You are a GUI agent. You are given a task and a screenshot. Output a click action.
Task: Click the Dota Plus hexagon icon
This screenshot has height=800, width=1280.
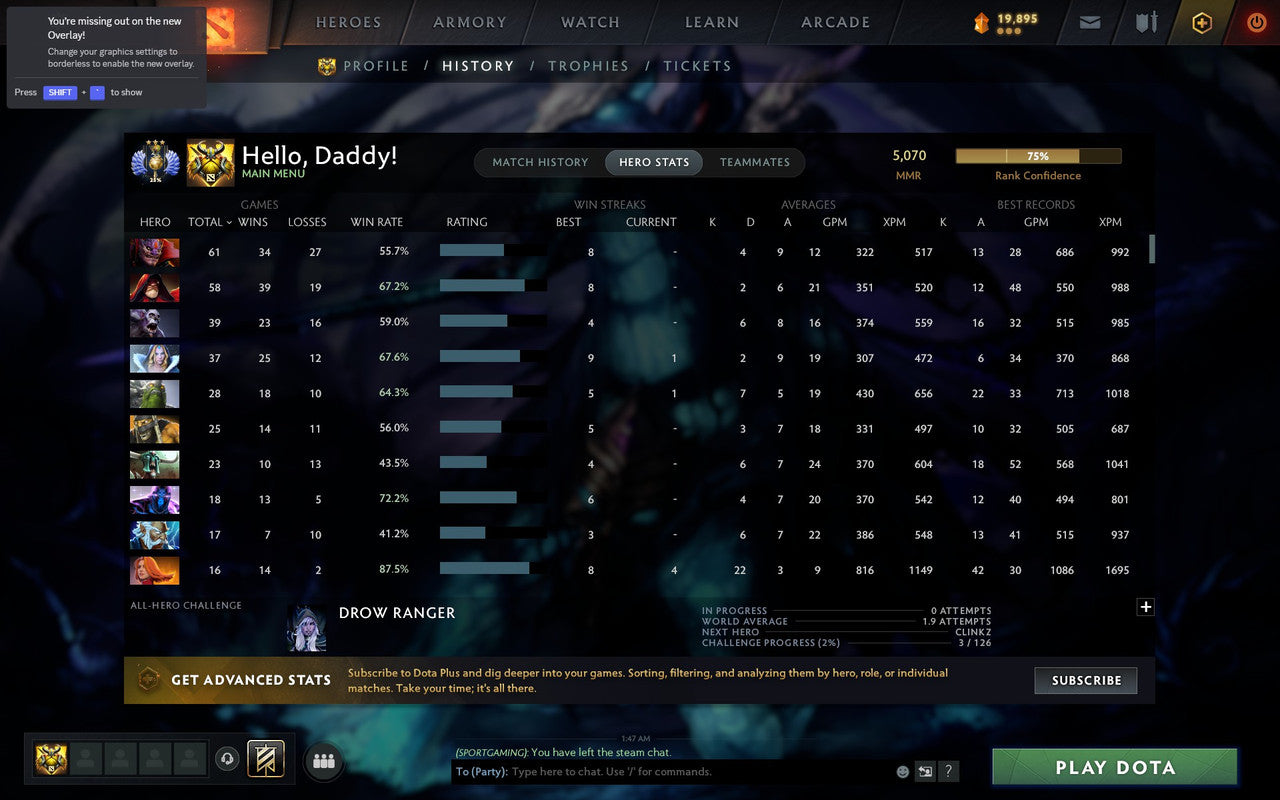click(x=1201, y=22)
